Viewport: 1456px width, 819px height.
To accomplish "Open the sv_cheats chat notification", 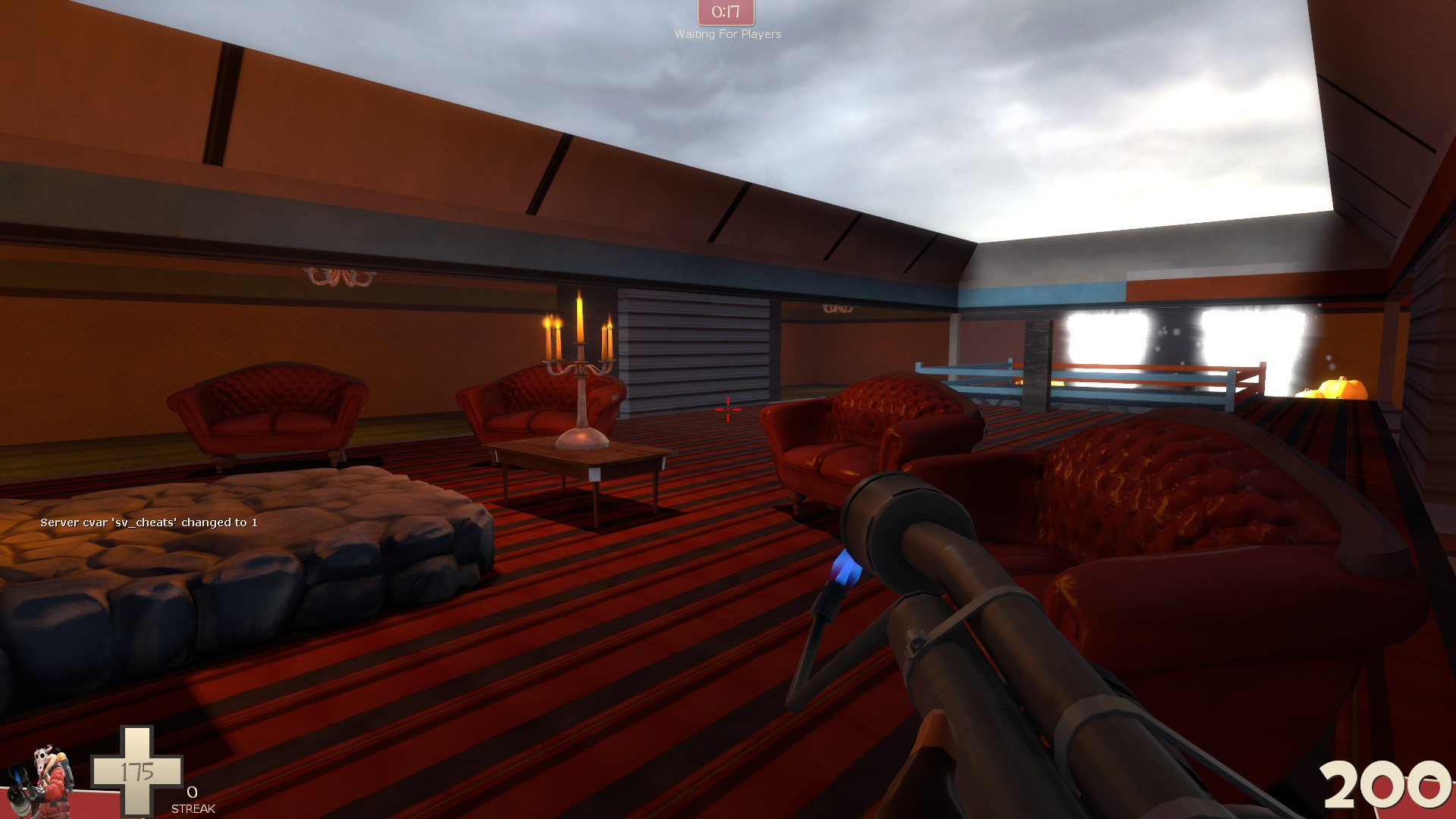I will [x=149, y=522].
